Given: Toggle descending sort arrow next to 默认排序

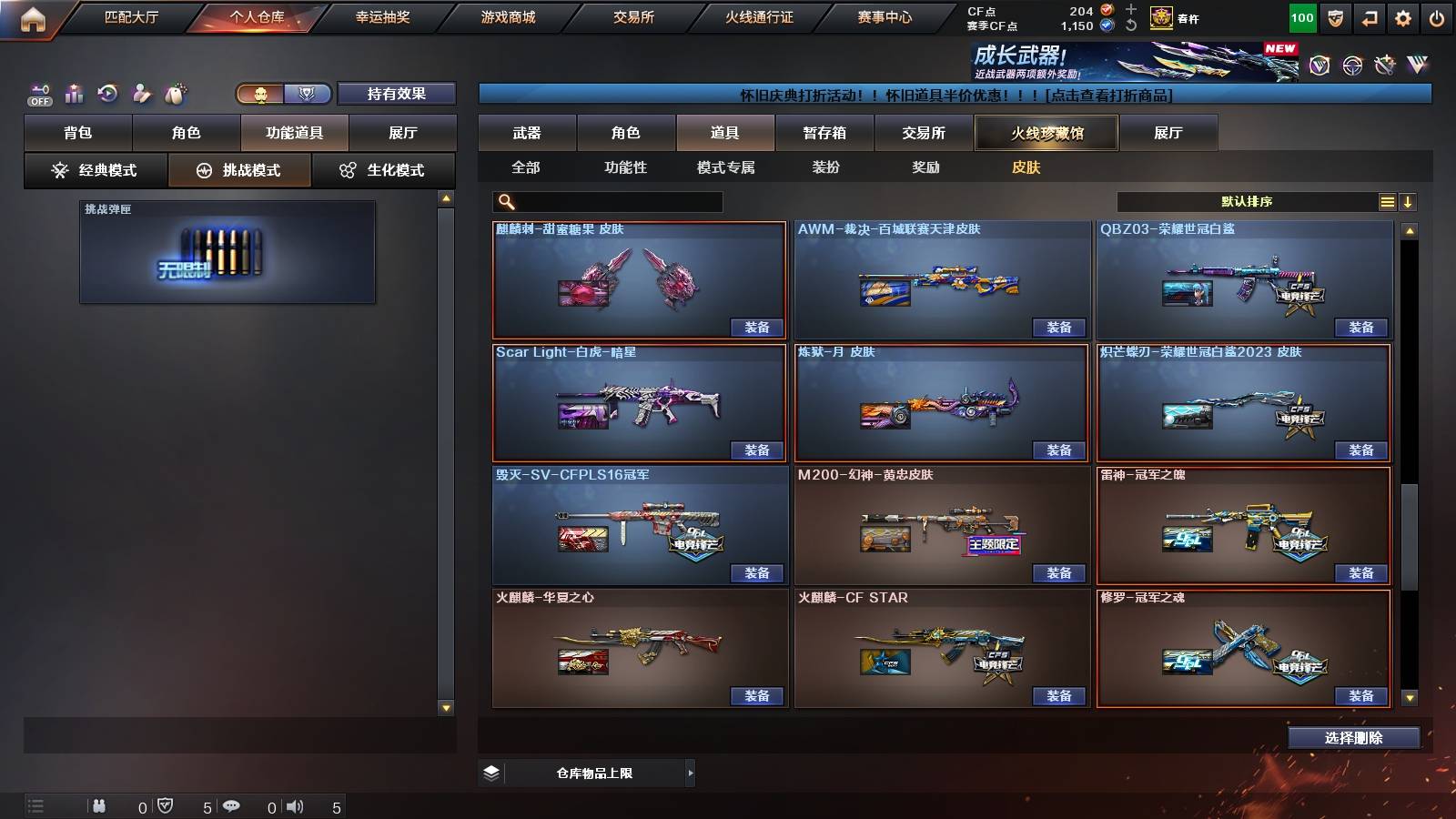Looking at the screenshot, I should click(1408, 201).
